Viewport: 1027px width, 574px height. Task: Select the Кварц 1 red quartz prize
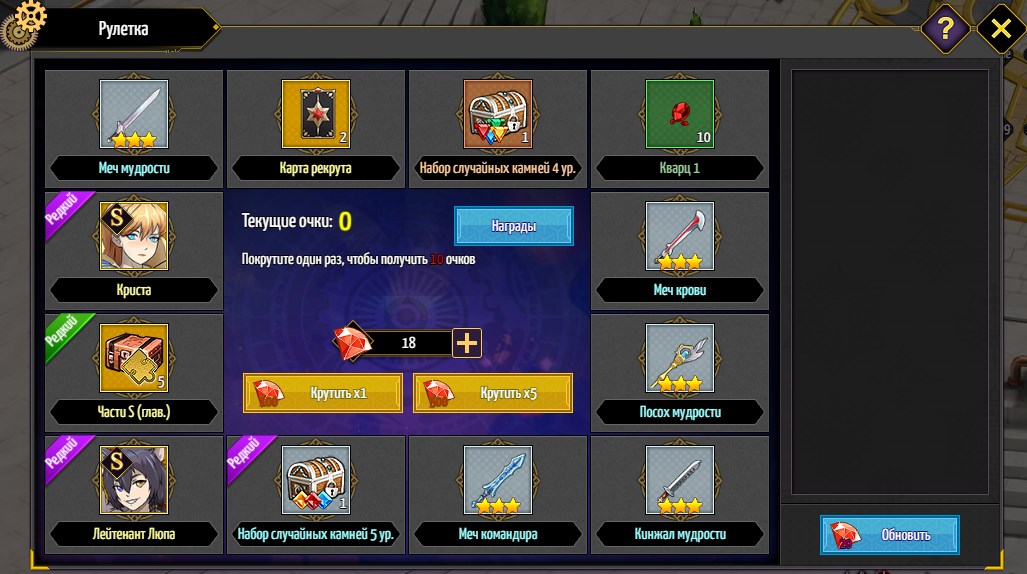coord(680,114)
